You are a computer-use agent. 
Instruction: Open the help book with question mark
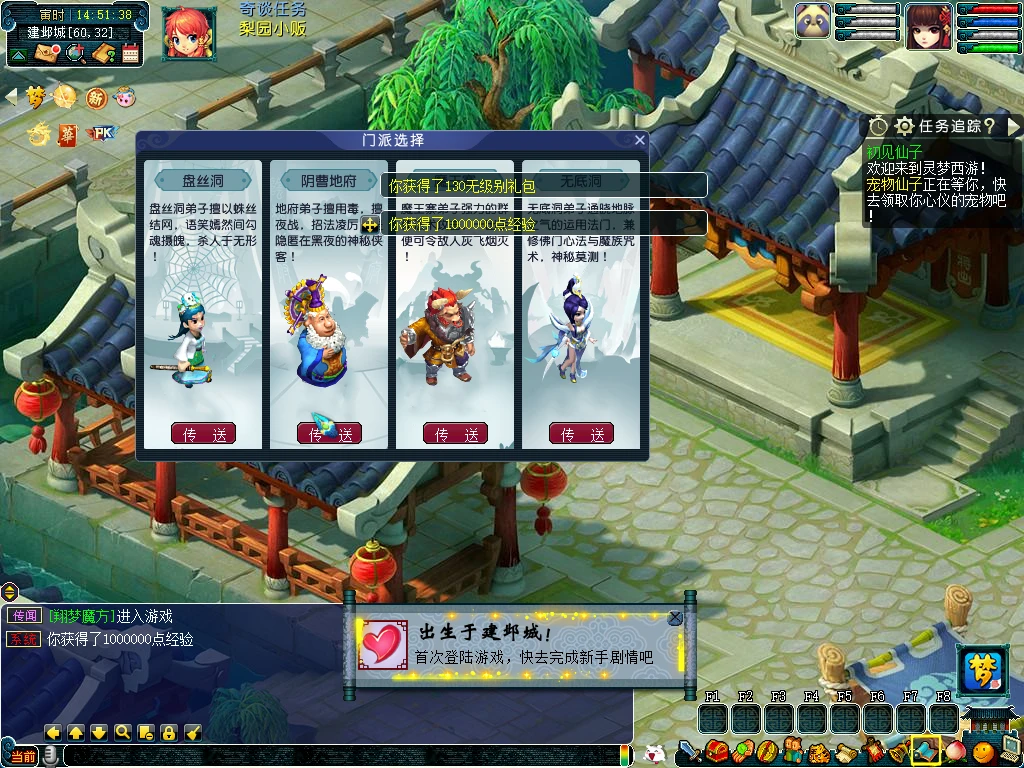[103, 53]
